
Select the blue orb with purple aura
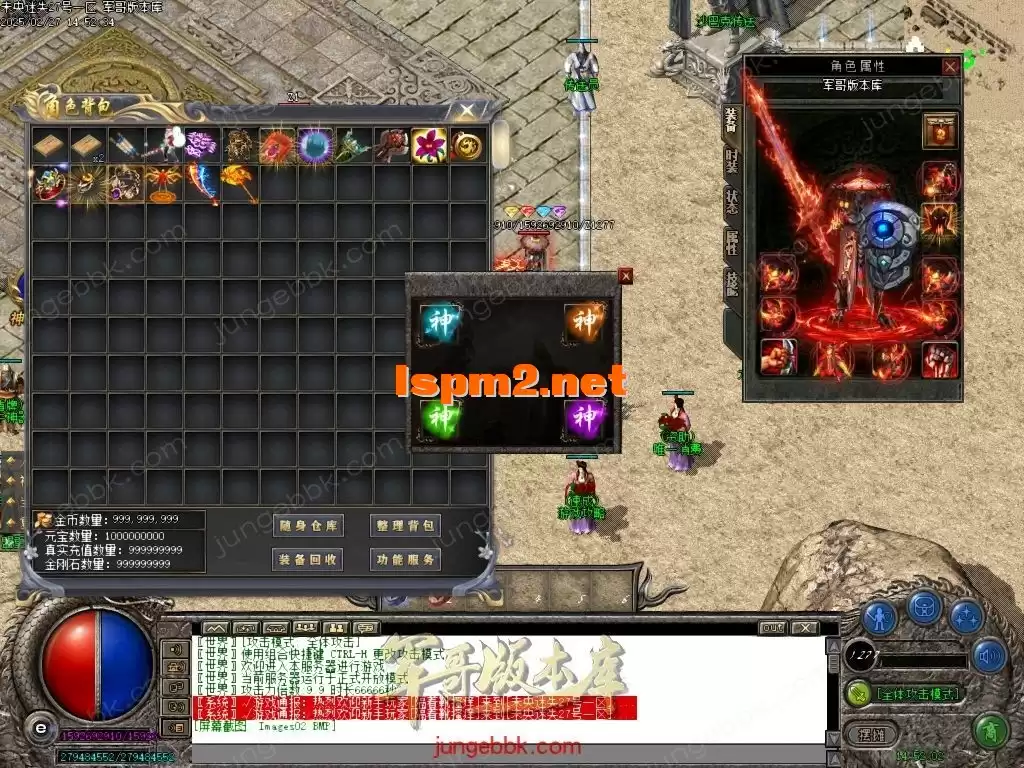tap(316, 146)
